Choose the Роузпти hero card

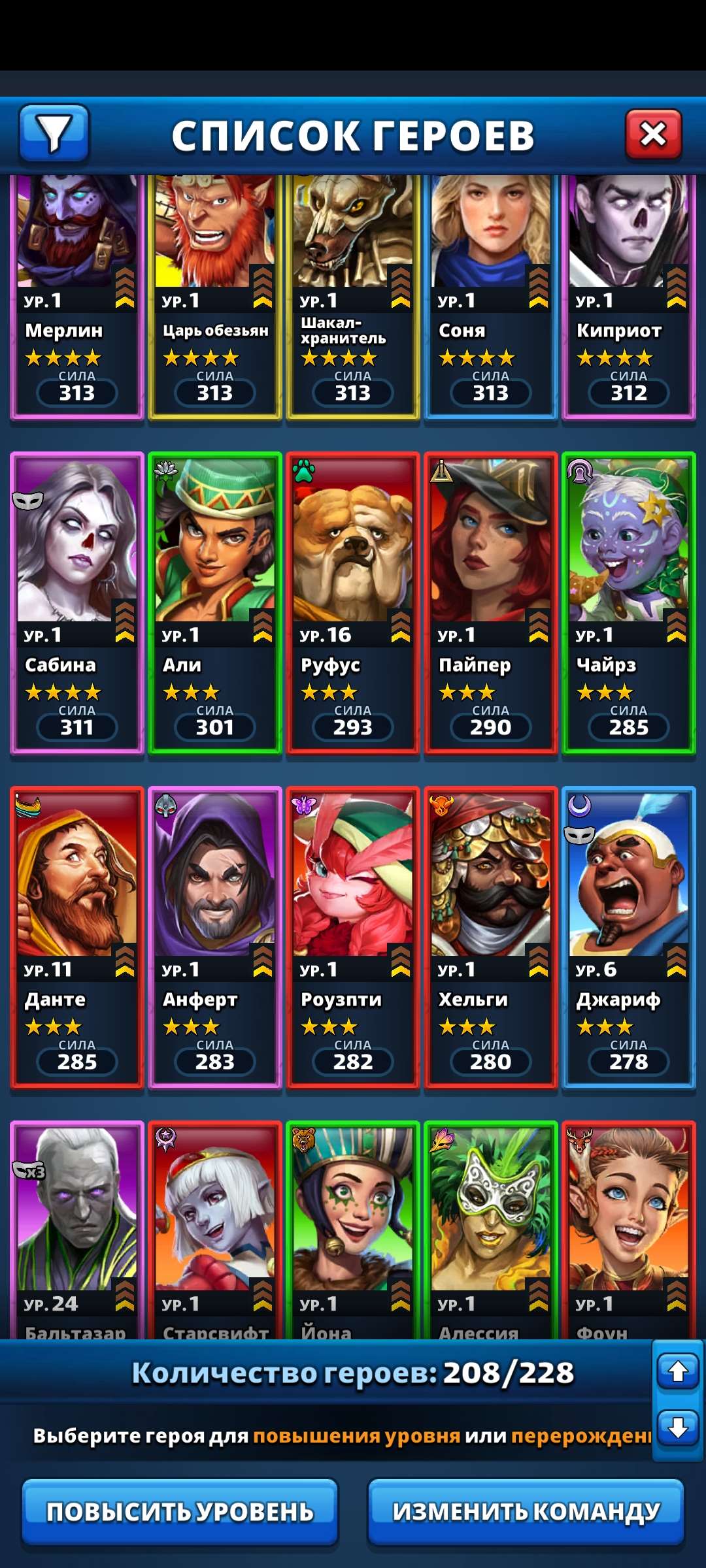point(353,937)
